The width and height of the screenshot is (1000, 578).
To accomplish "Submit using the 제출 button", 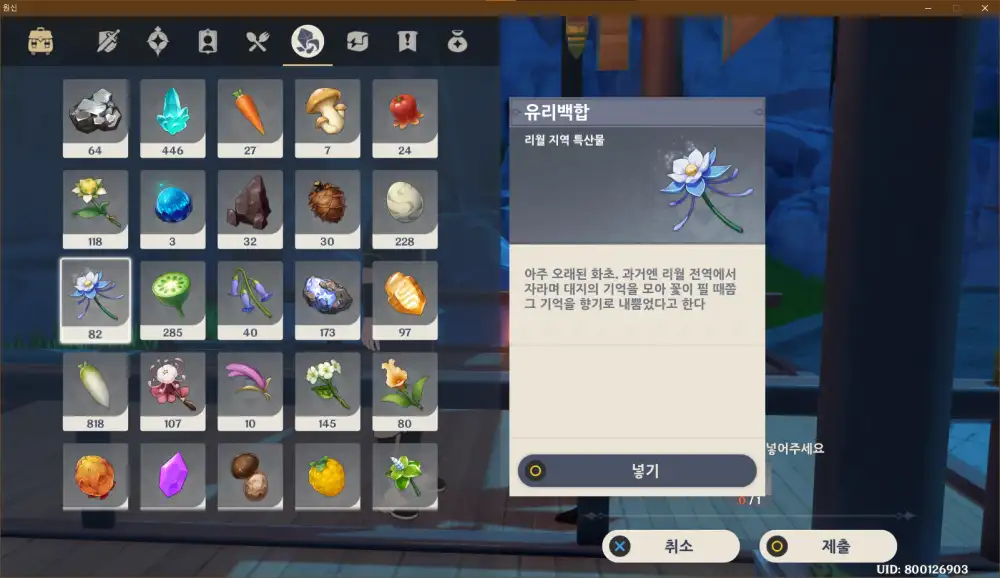I will 827,546.
